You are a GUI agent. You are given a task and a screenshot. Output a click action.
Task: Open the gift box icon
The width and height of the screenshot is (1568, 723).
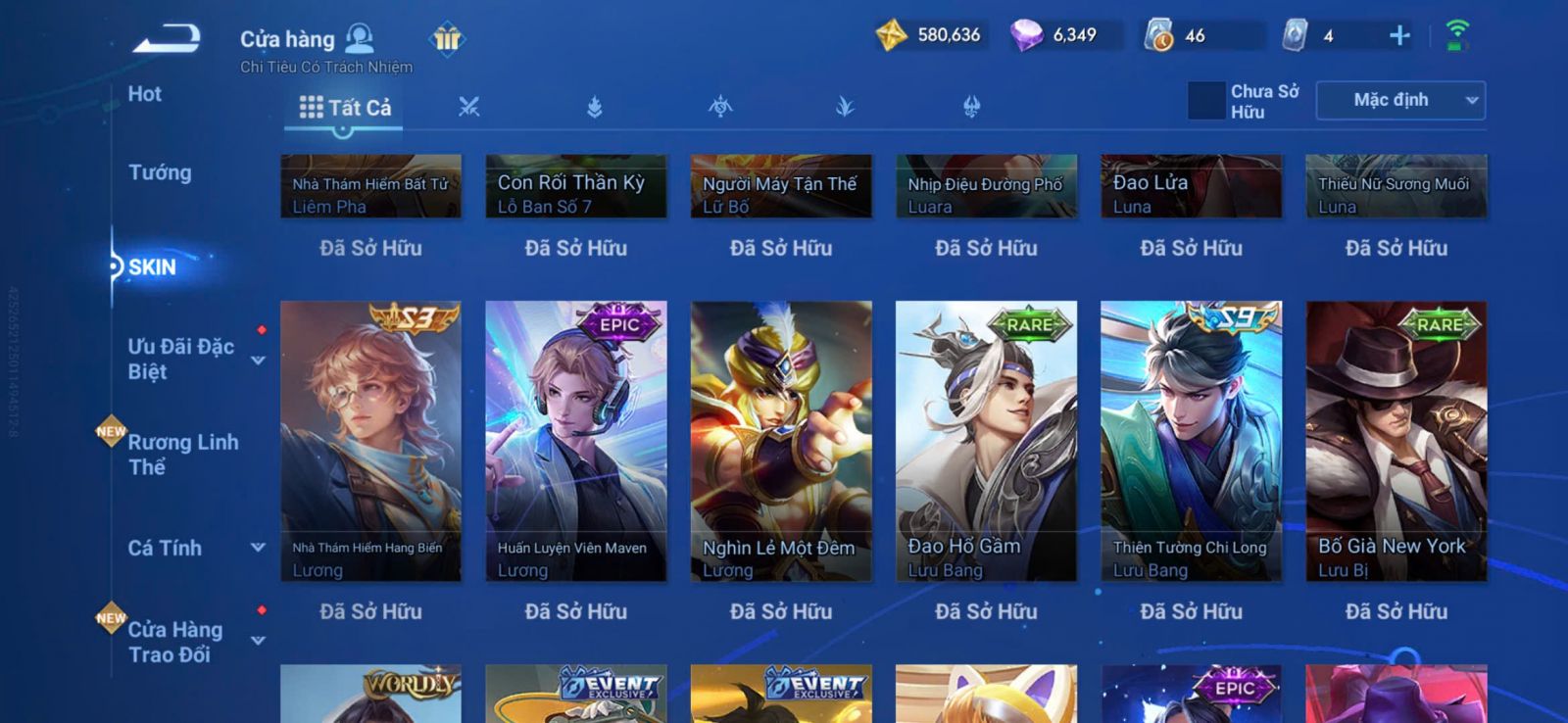(447, 39)
